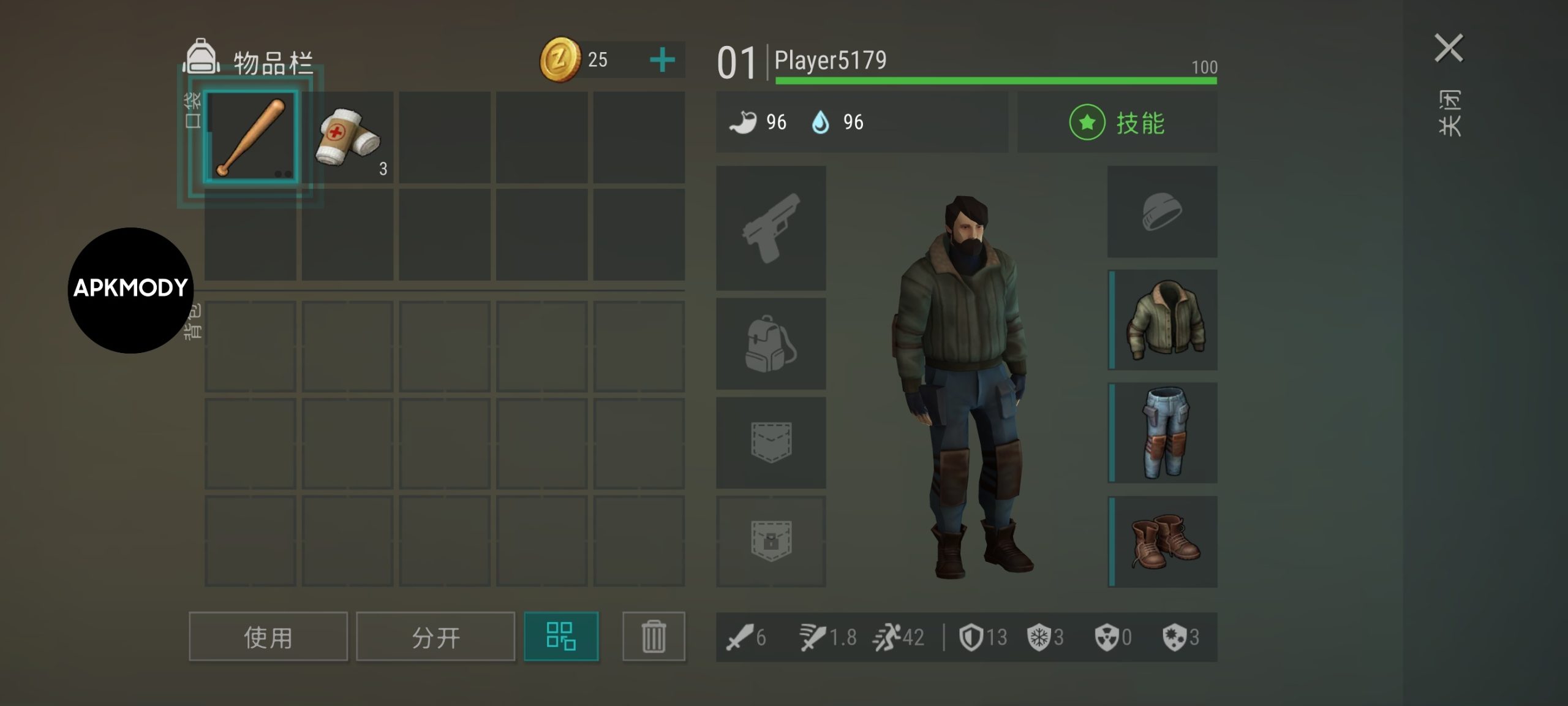1568x706 pixels.
Task: Click the gold coin currency icon
Action: (x=559, y=59)
